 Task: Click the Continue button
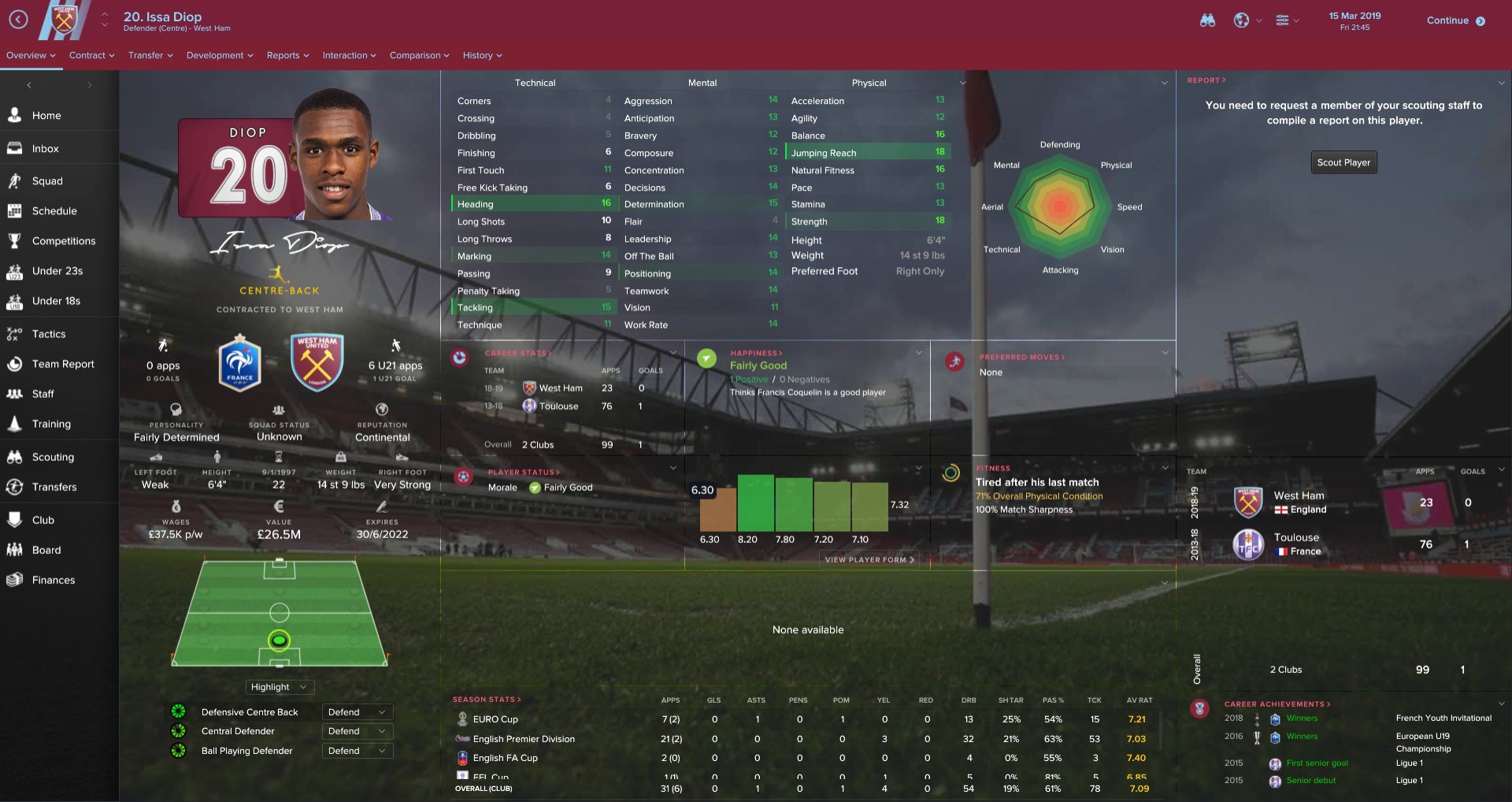click(x=1455, y=20)
